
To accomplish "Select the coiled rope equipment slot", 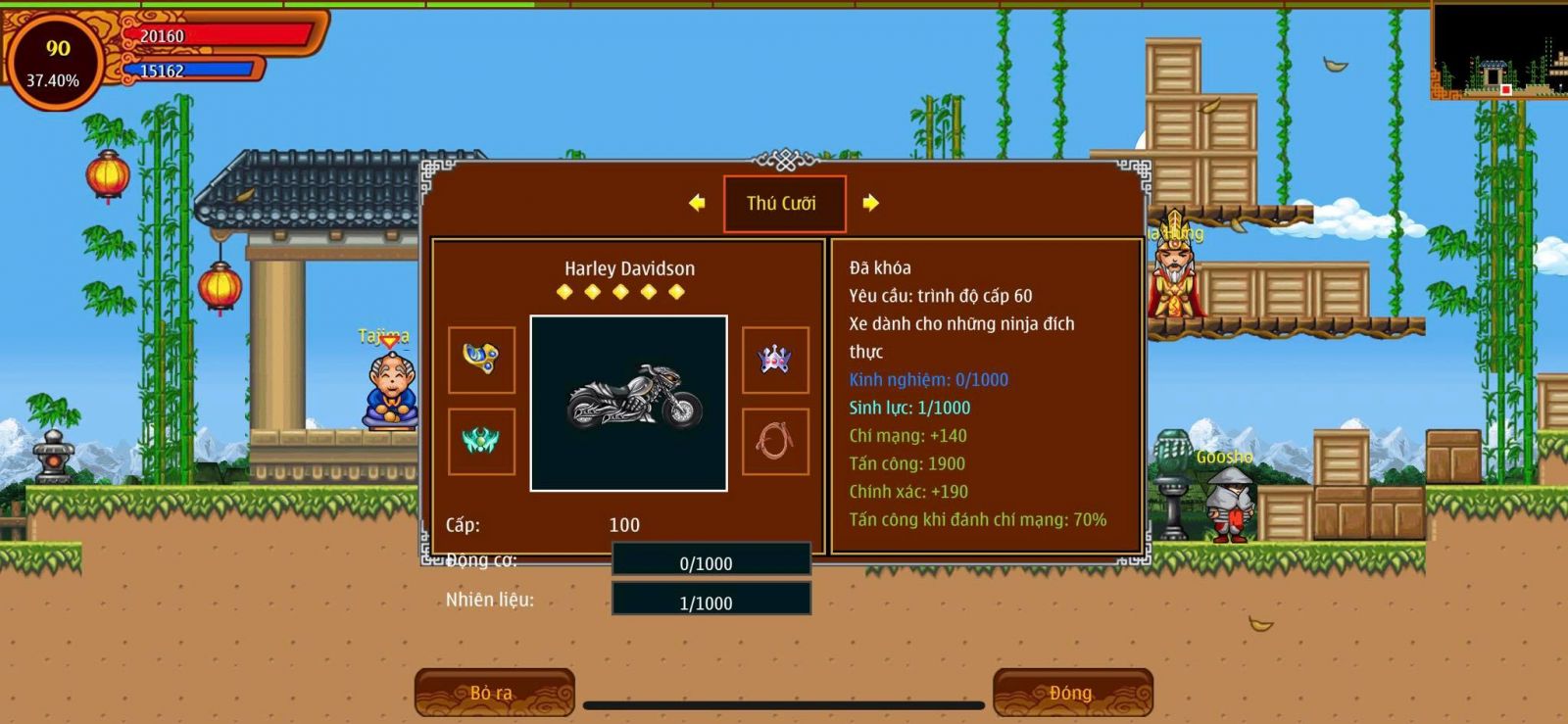I will 775,442.
